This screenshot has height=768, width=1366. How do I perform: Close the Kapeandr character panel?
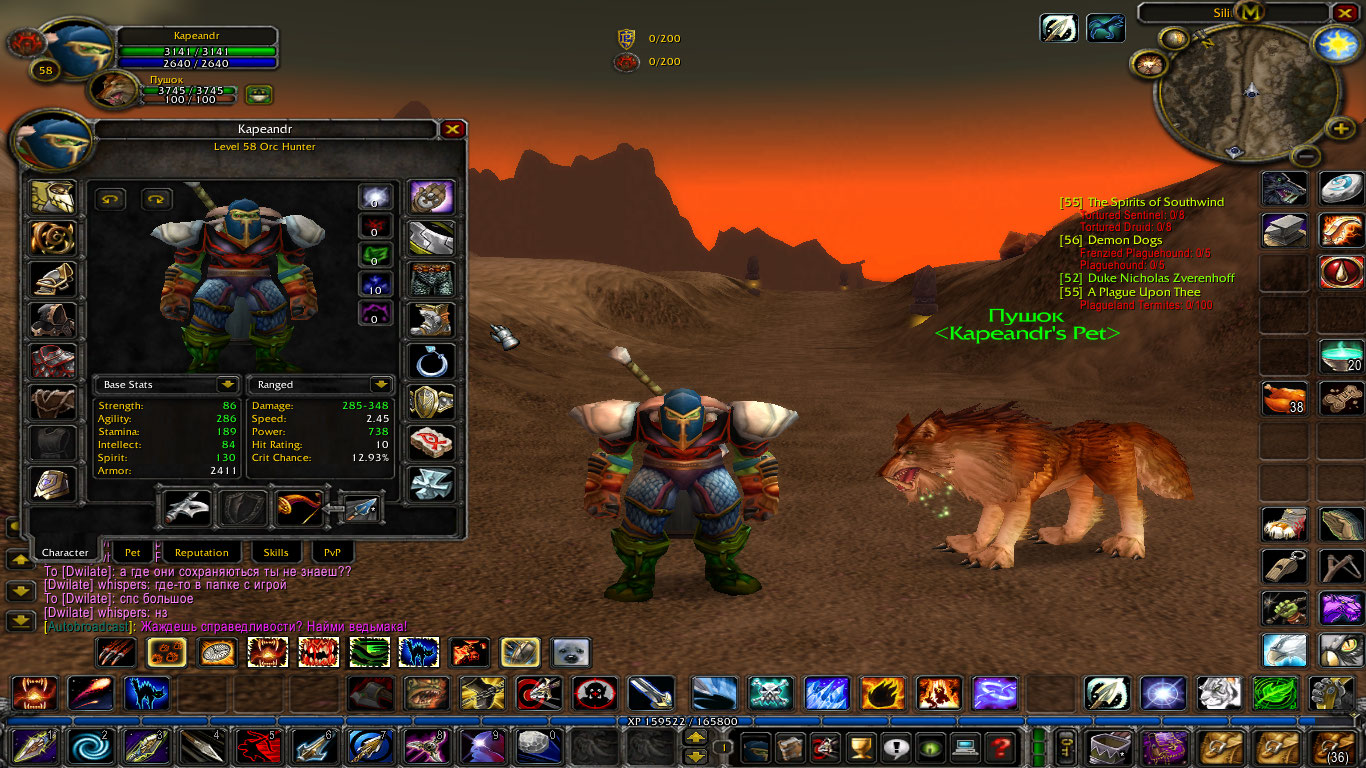(453, 129)
